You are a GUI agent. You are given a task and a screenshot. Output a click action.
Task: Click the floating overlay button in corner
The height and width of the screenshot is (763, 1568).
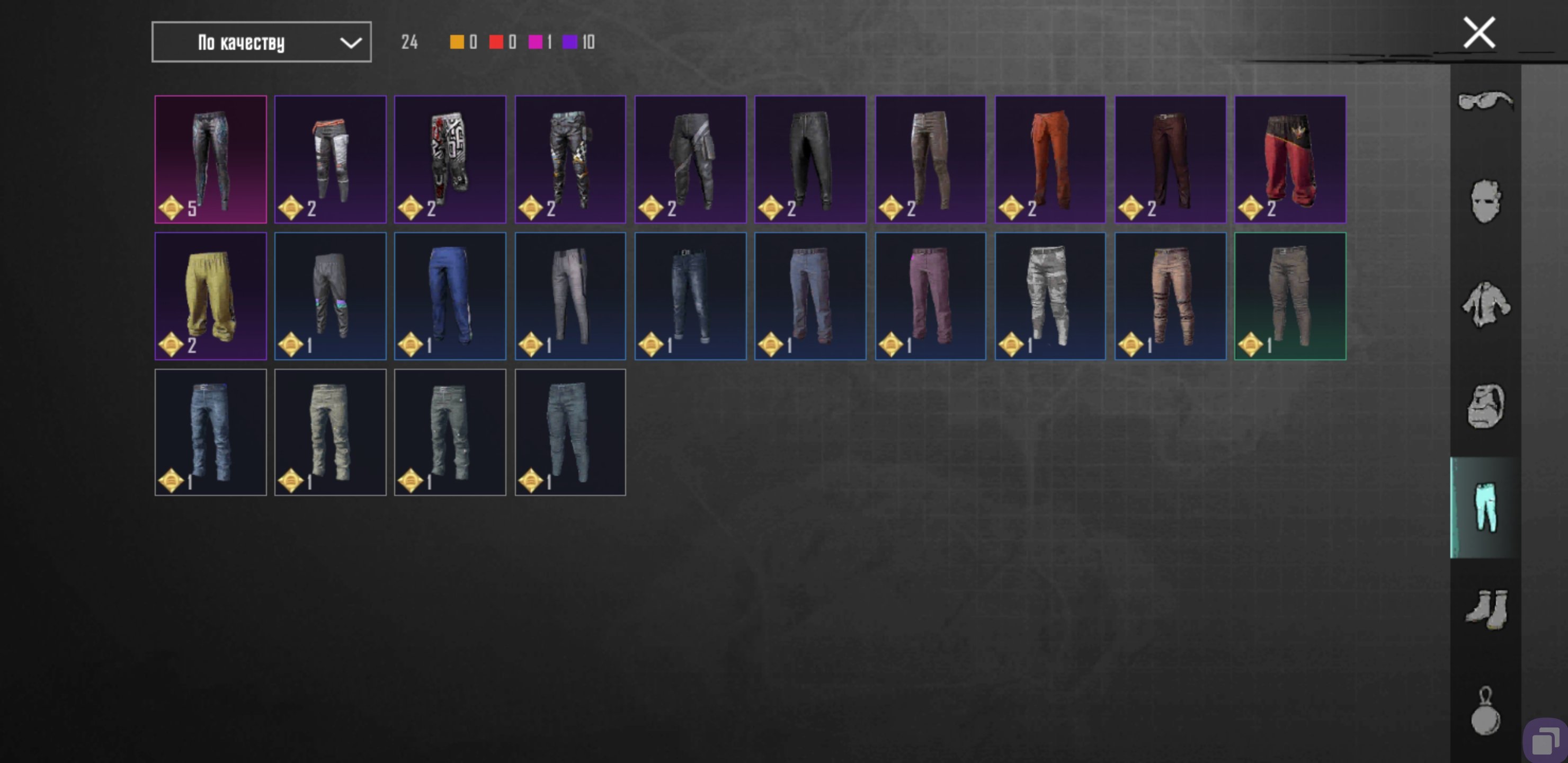click(1545, 741)
